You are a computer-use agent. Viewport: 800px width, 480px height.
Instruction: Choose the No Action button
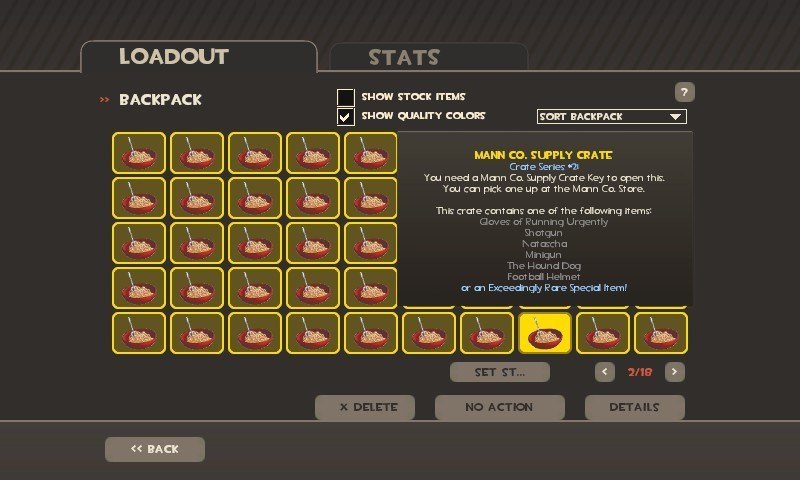tap(499, 407)
